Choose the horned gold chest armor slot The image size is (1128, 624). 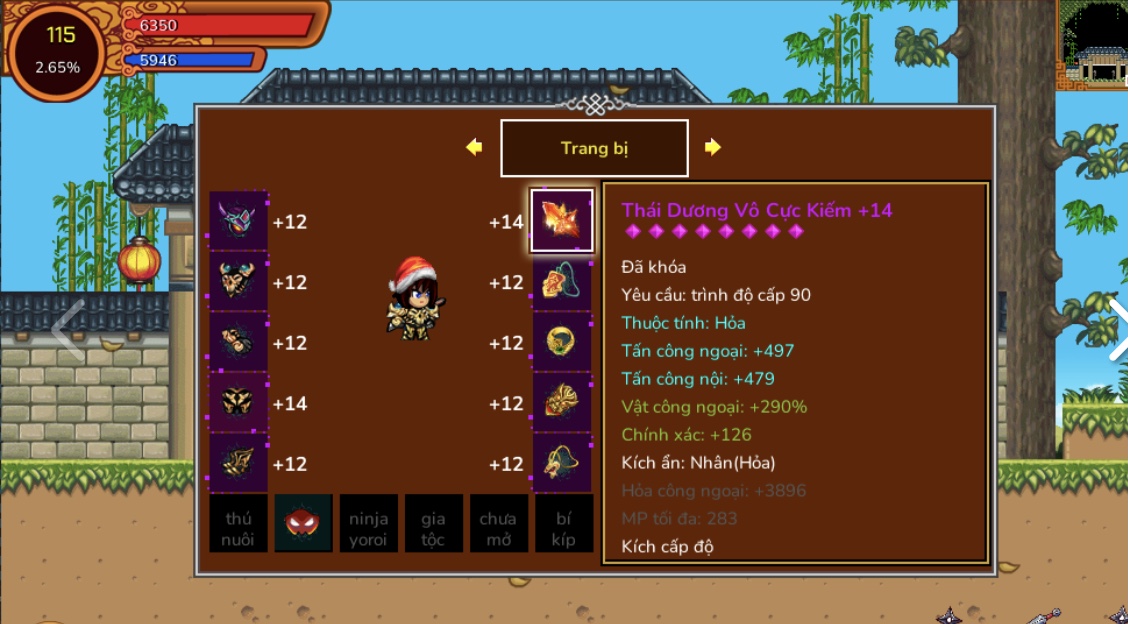[x=239, y=282]
